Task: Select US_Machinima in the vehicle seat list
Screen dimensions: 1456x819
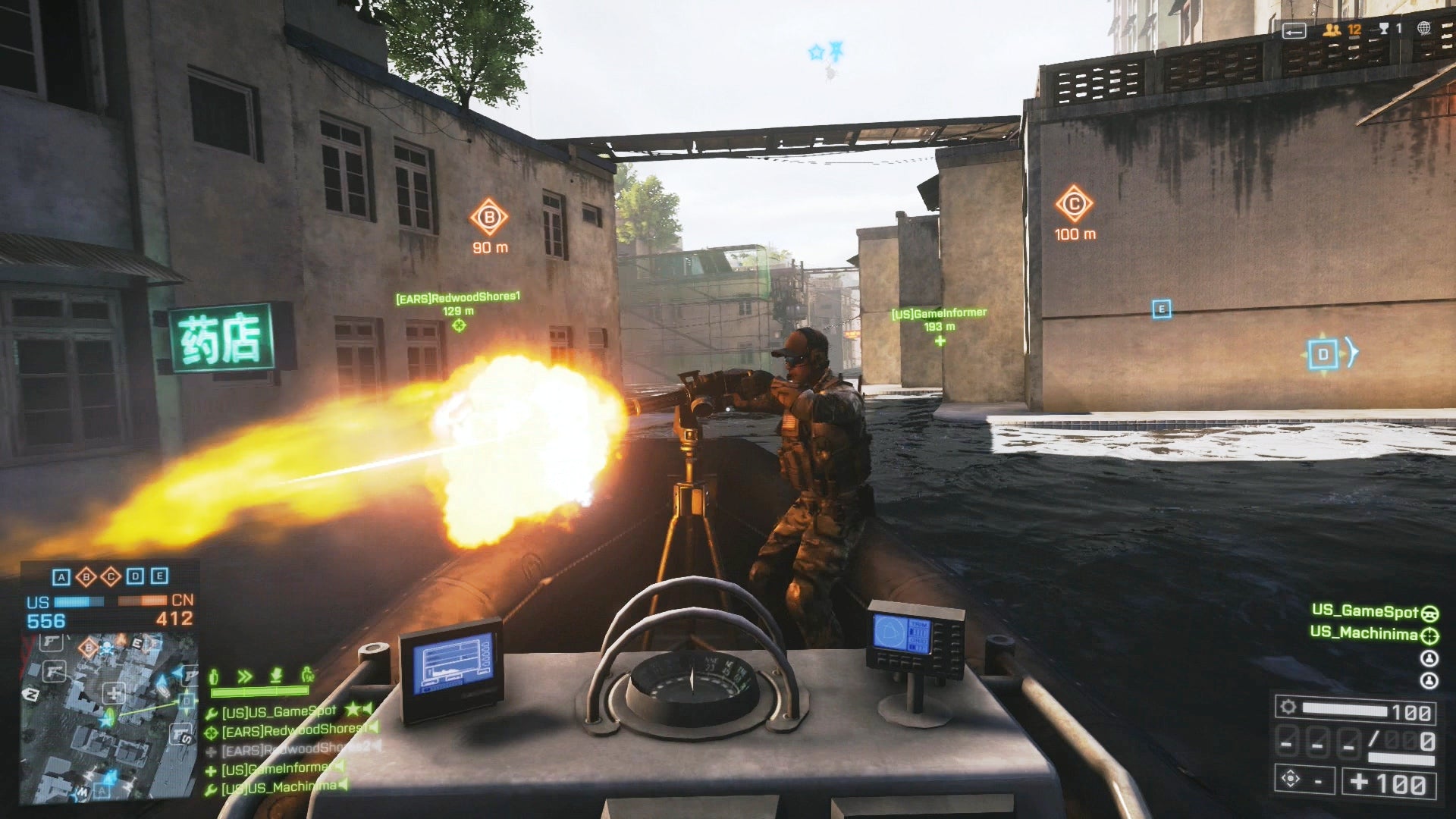Action: coord(1363,633)
